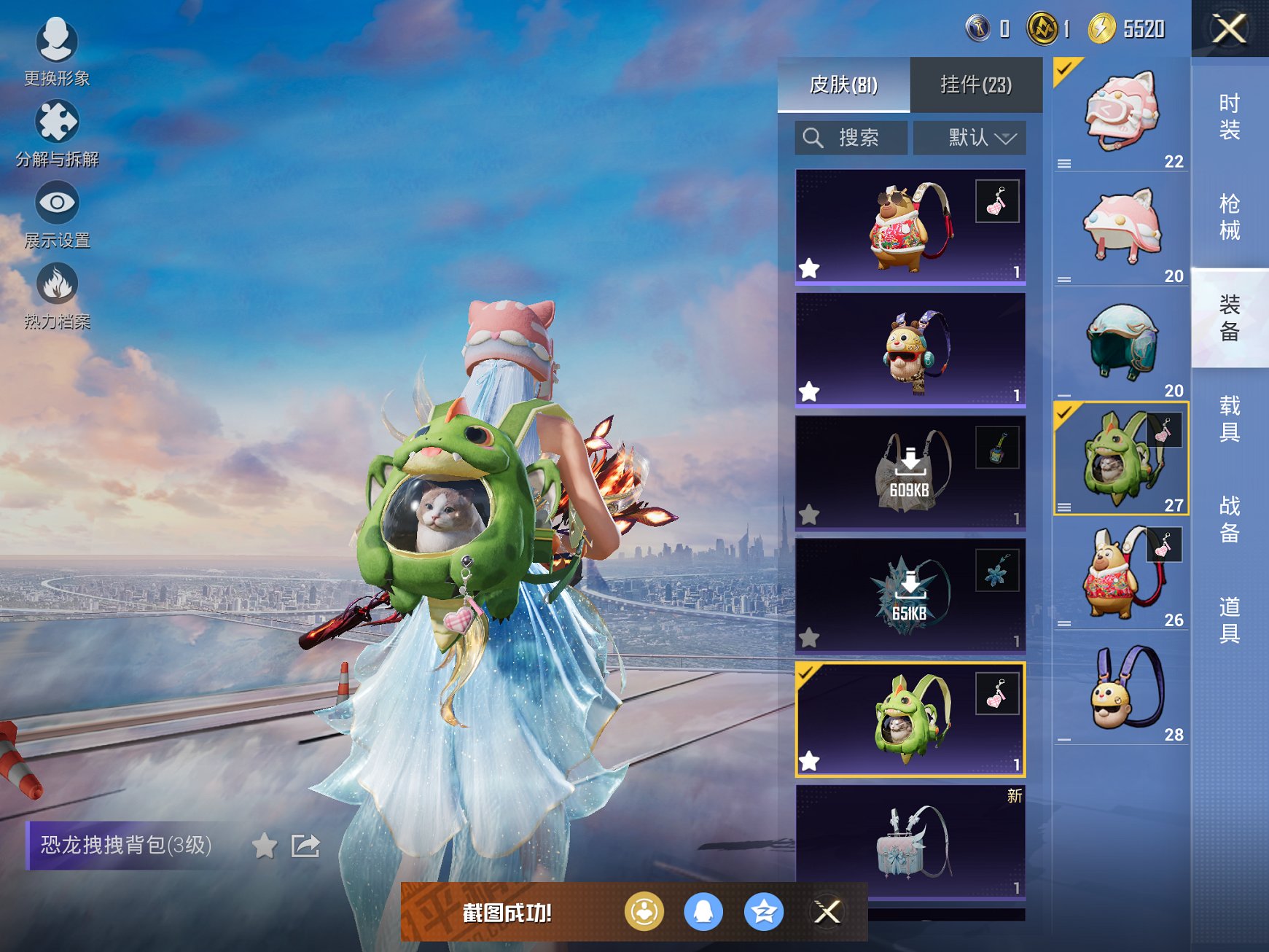Close the inventory with top-right X
This screenshot has height=952, width=1269.
click(x=1229, y=29)
